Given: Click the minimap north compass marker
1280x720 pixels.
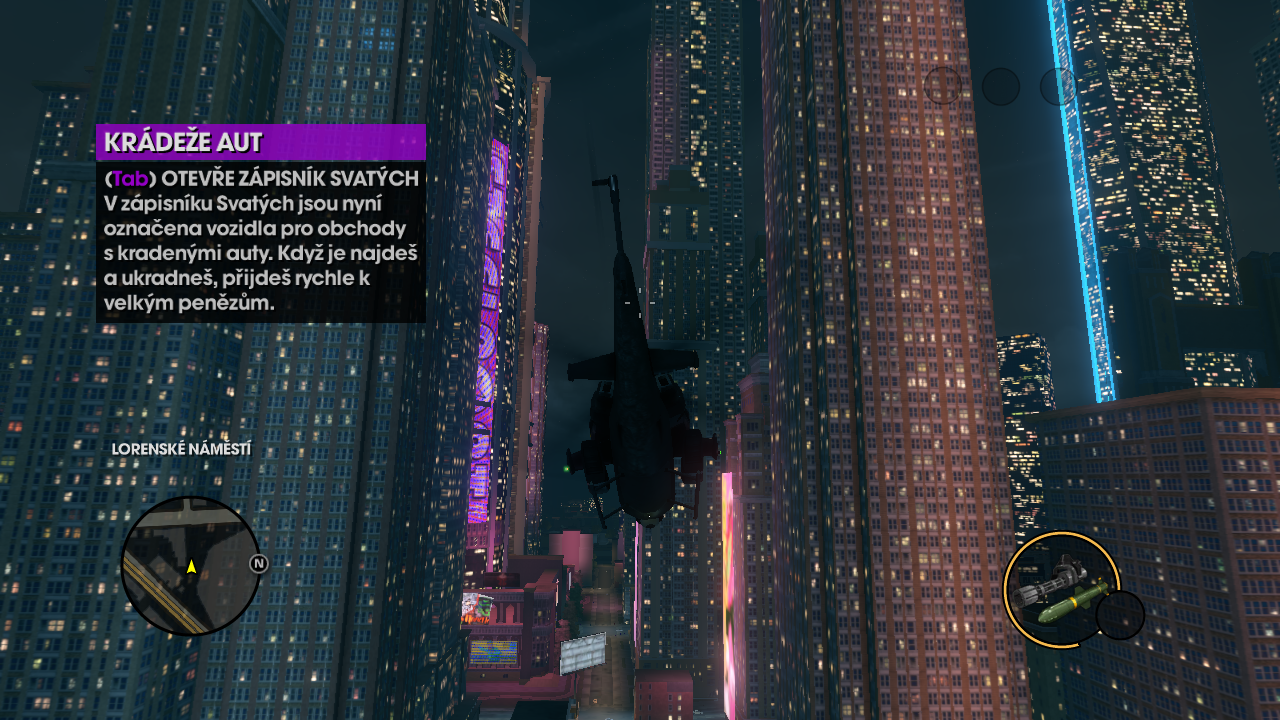Looking at the screenshot, I should click(x=258, y=564).
